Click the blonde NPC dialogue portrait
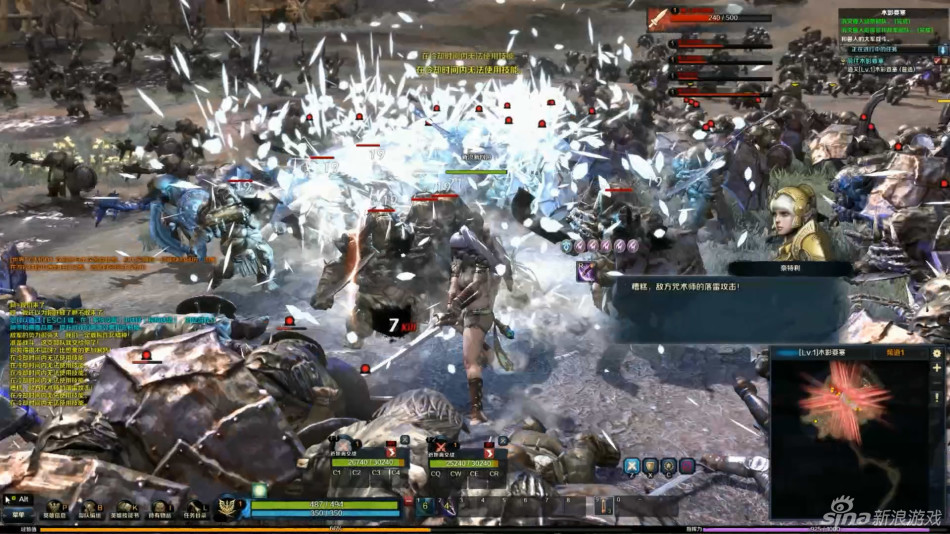The image size is (950, 534). pyautogui.click(x=801, y=222)
